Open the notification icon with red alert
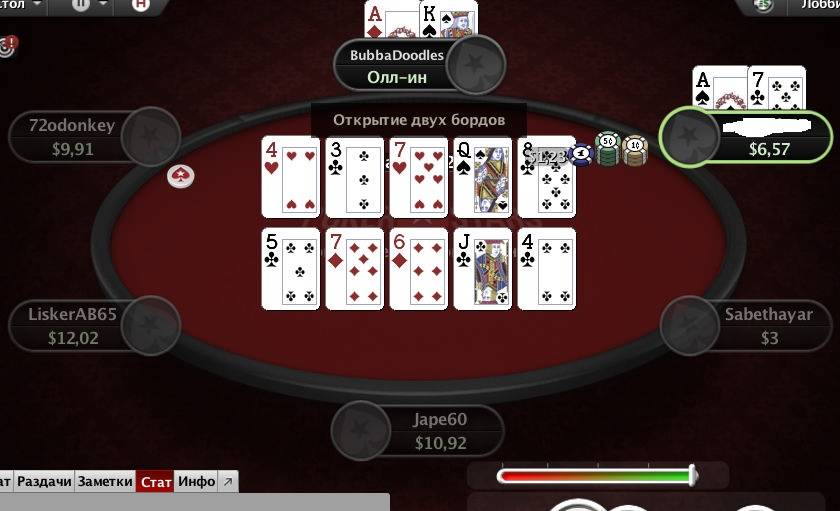Viewport: 840px width, 511px height. click(x=7, y=46)
